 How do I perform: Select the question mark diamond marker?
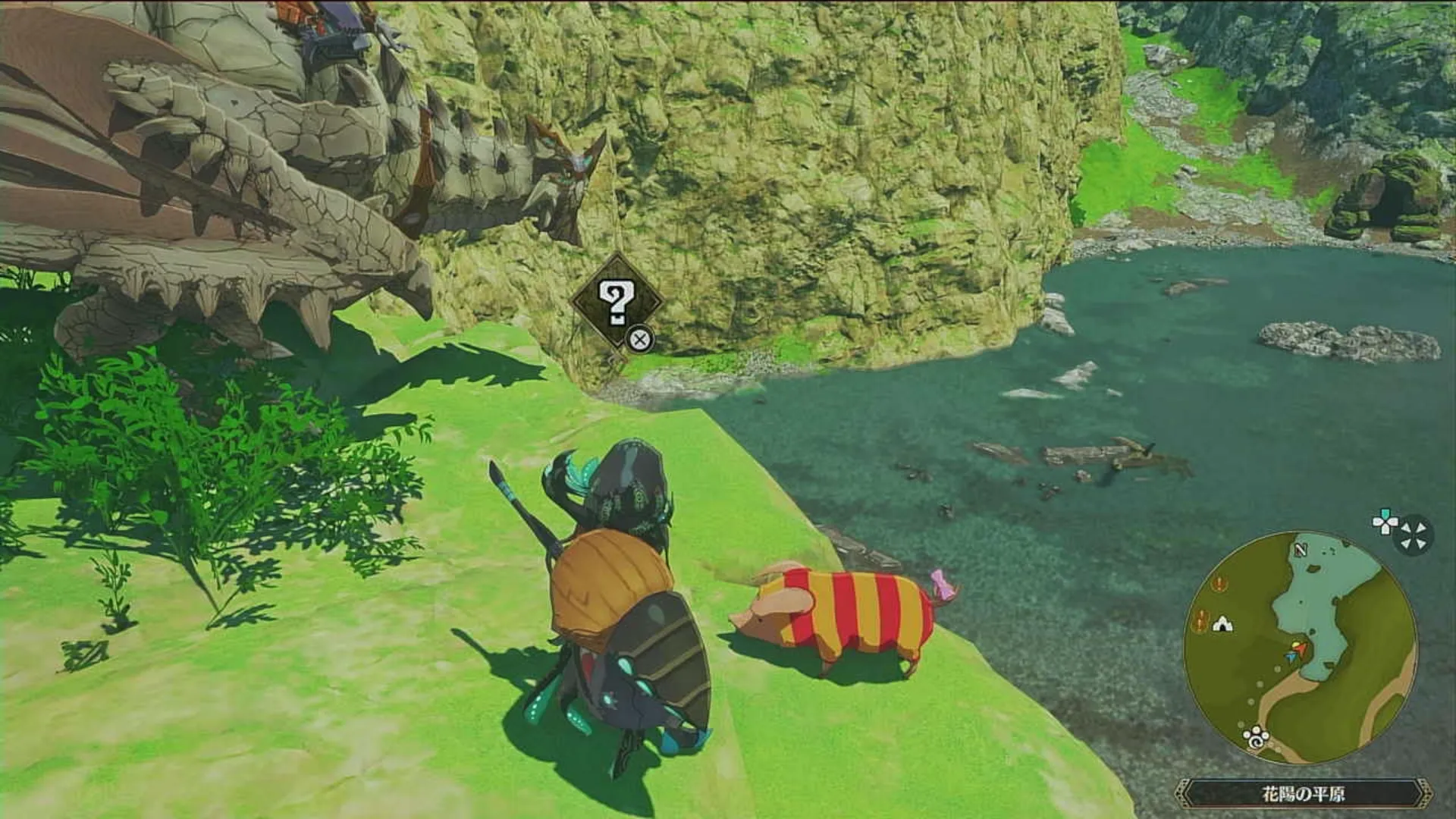click(x=616, y=303)
